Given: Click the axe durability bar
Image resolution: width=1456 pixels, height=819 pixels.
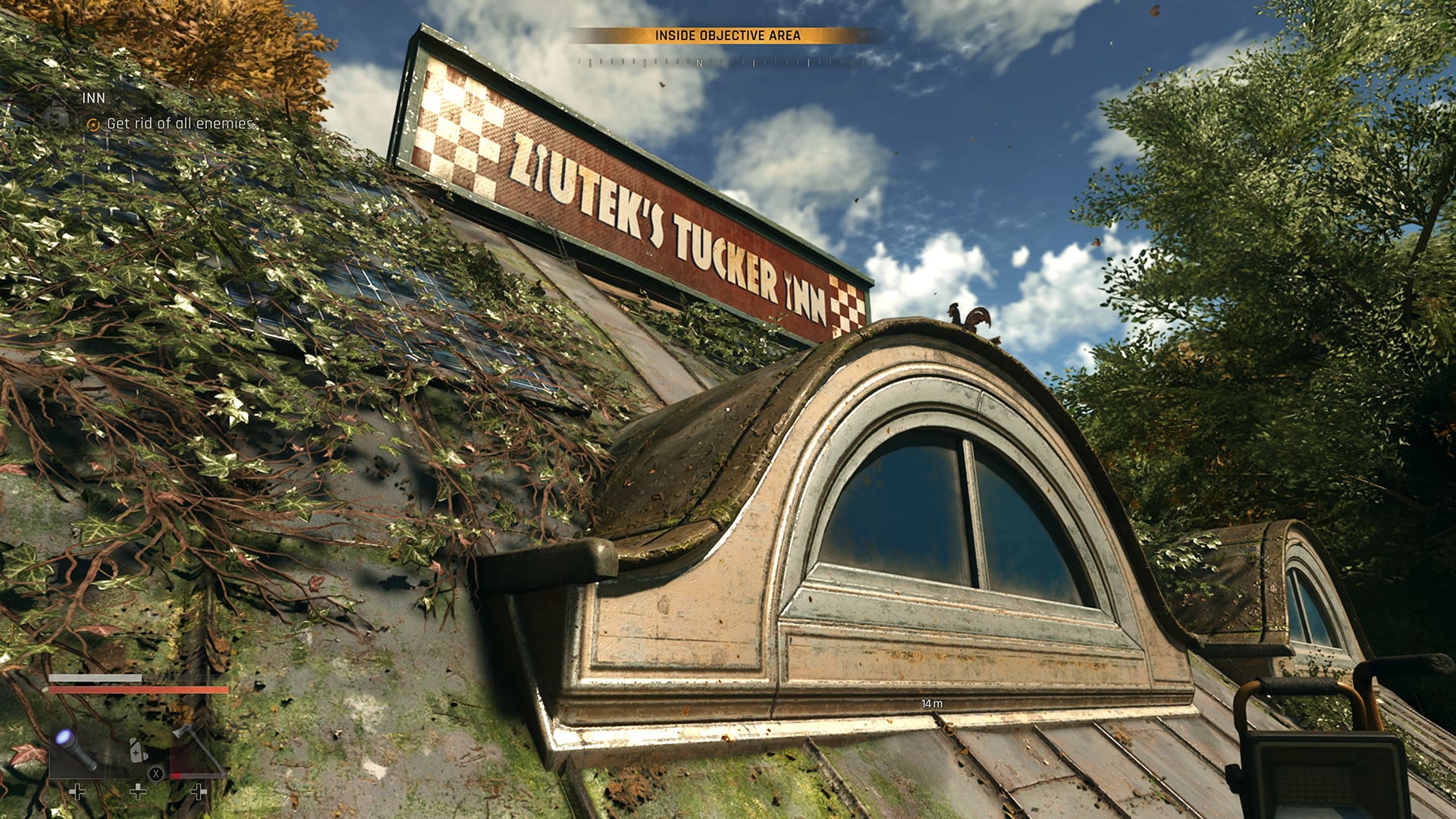Looking at the screenshot, I should tap(199, 776).
